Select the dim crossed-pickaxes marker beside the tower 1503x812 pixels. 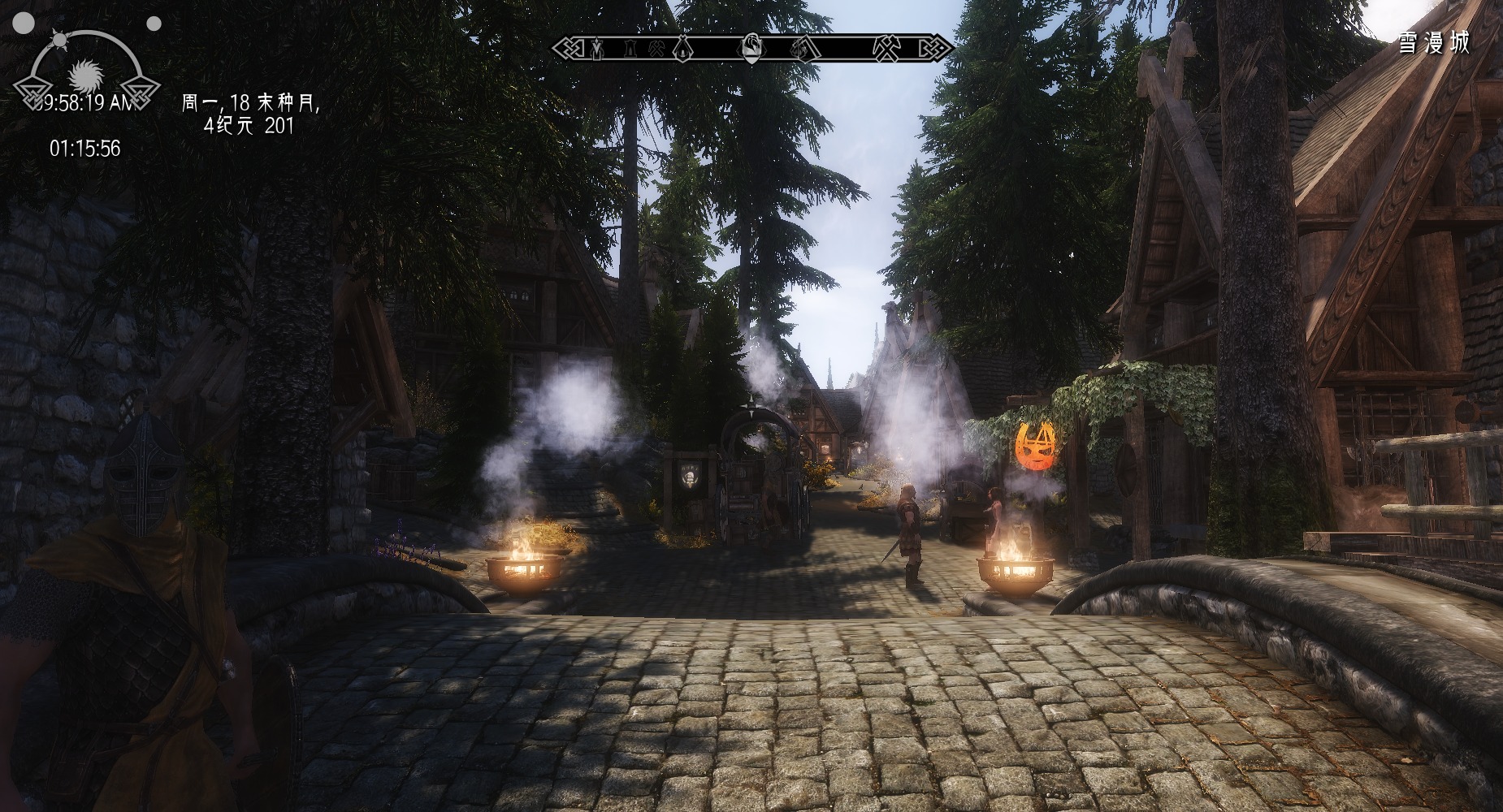click(x=656, y=49)
